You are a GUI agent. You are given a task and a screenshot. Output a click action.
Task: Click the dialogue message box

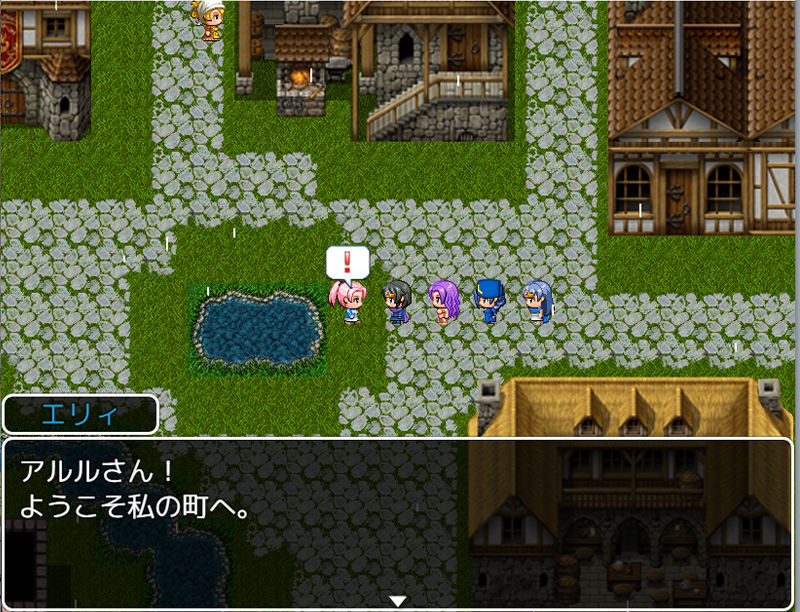click(398, 522)
